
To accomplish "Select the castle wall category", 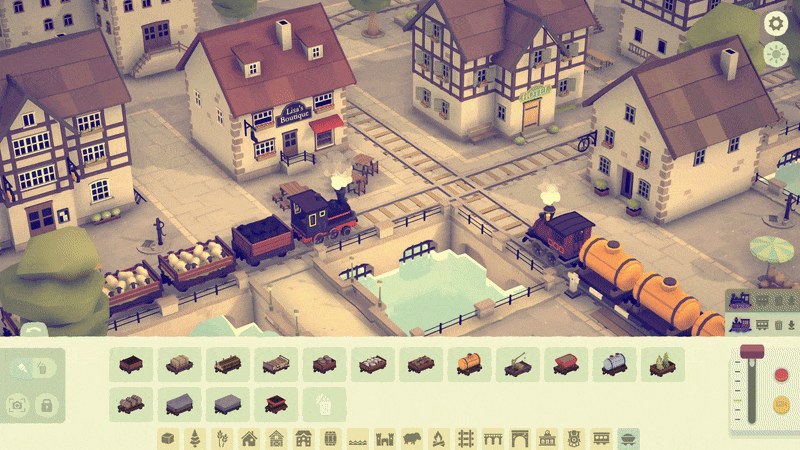I will 384,438.
